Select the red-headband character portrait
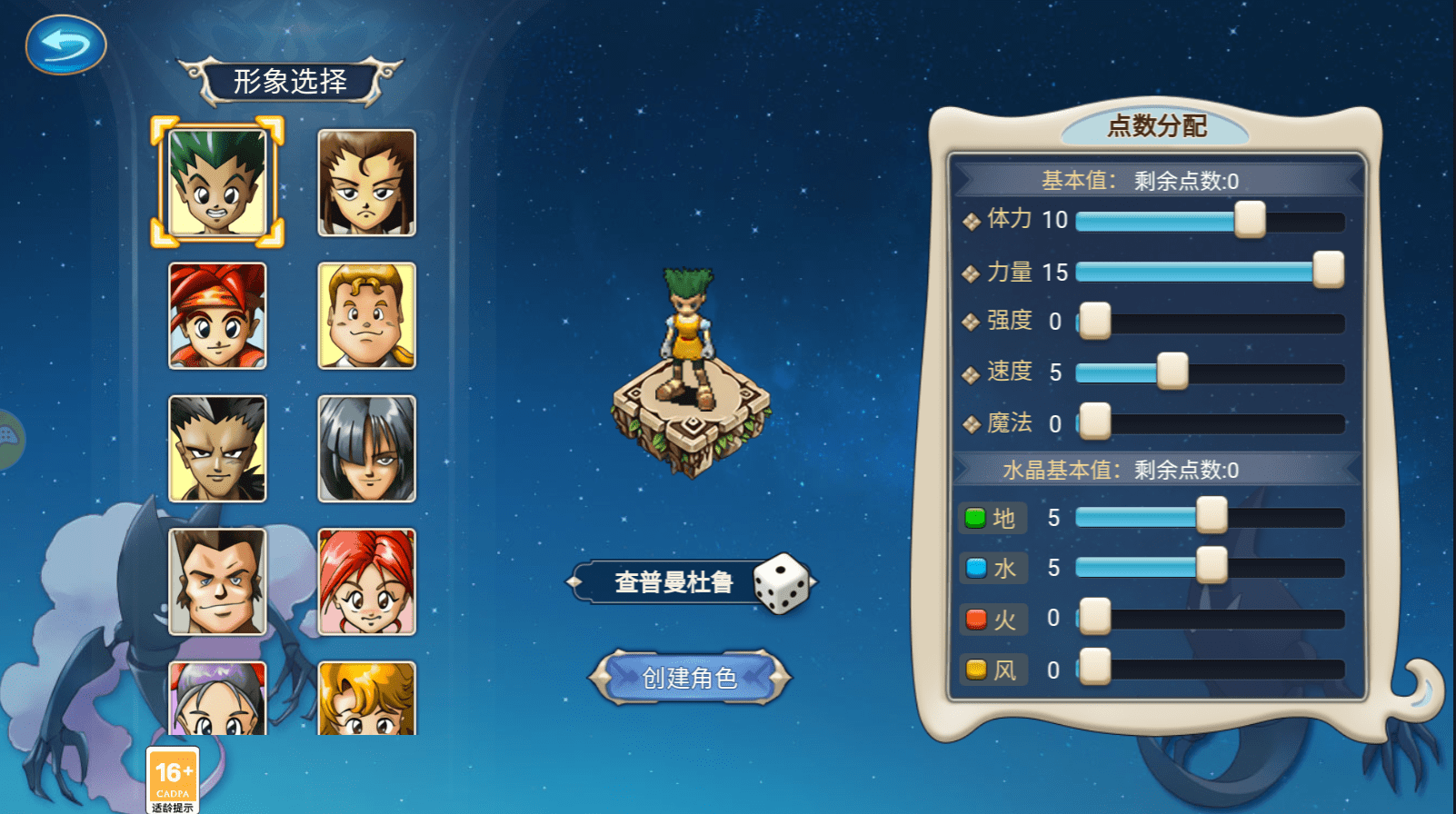 [x=218, y=316]
